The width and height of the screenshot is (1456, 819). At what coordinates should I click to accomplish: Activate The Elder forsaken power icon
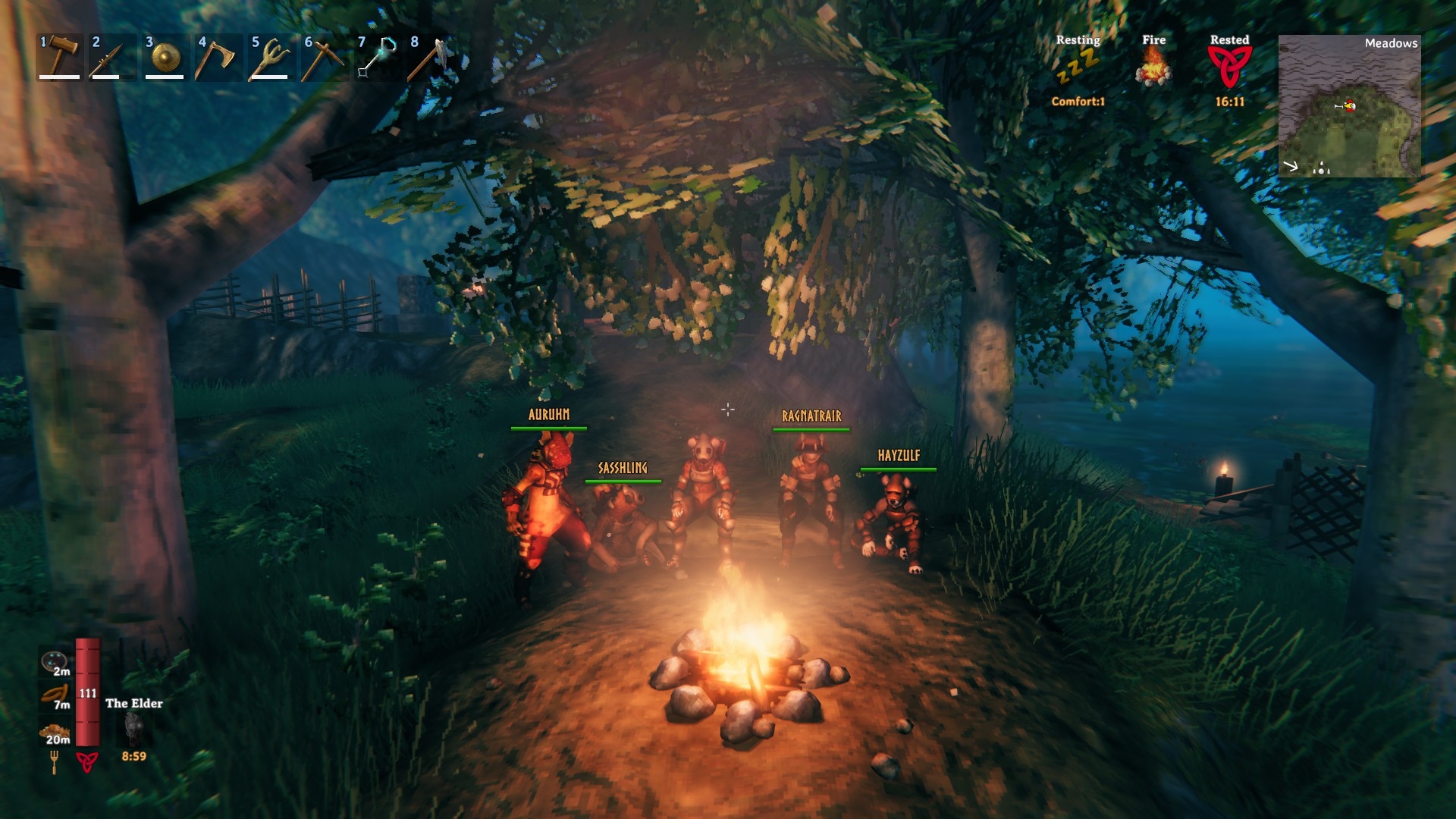click(134, 730)
